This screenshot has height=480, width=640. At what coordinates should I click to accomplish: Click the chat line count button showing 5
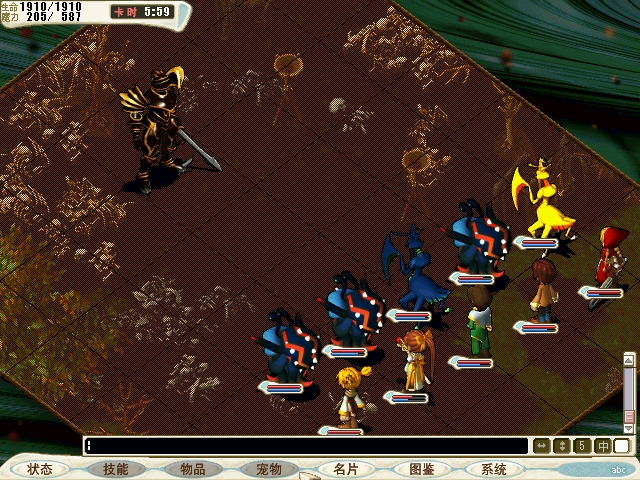581,446
